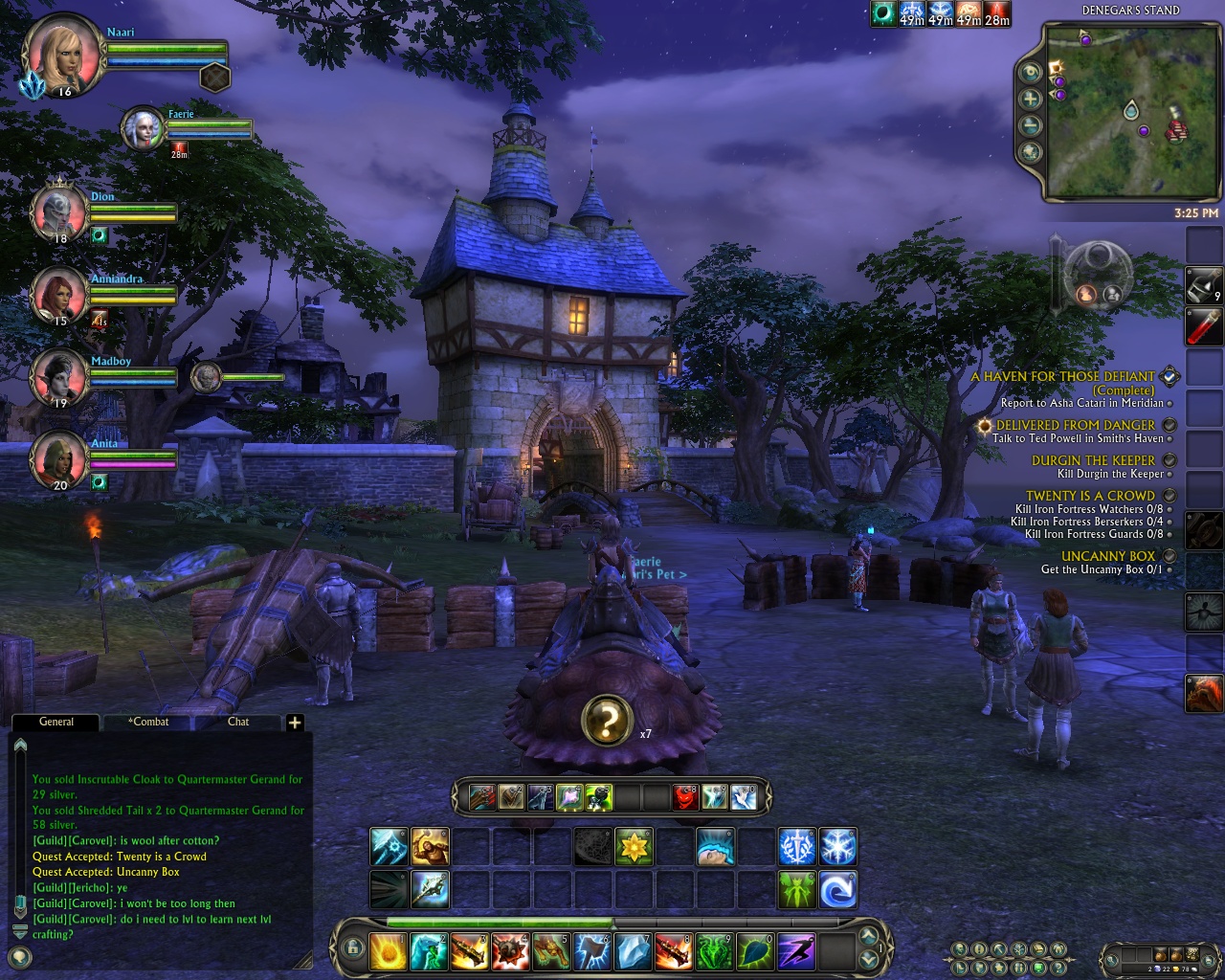Viewport: 1225px width, 980px height.
Task: Select the Delivered From Danger quest entry
Action: (1075, 425)
